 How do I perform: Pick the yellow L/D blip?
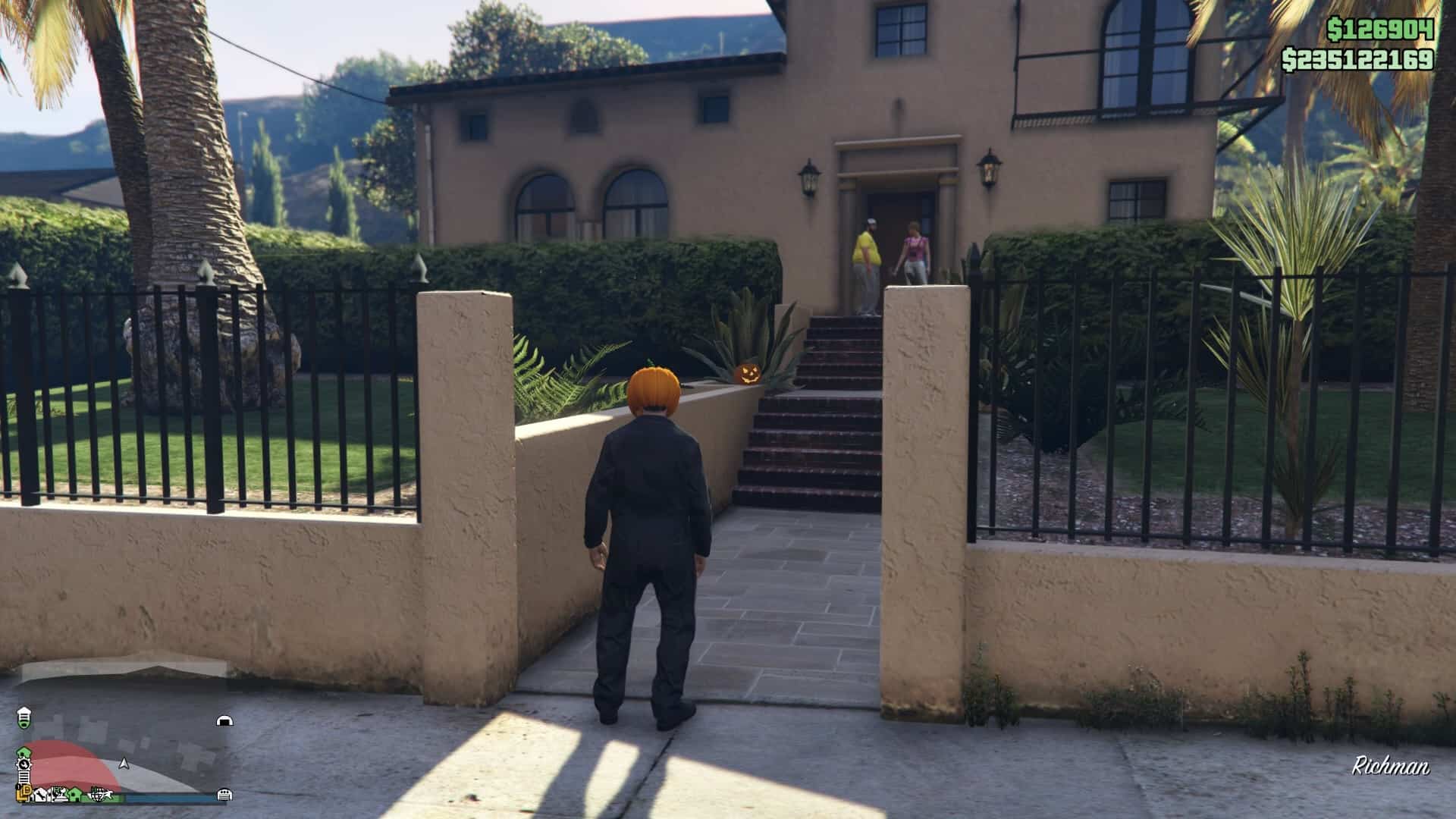click(x=24, y=793)
